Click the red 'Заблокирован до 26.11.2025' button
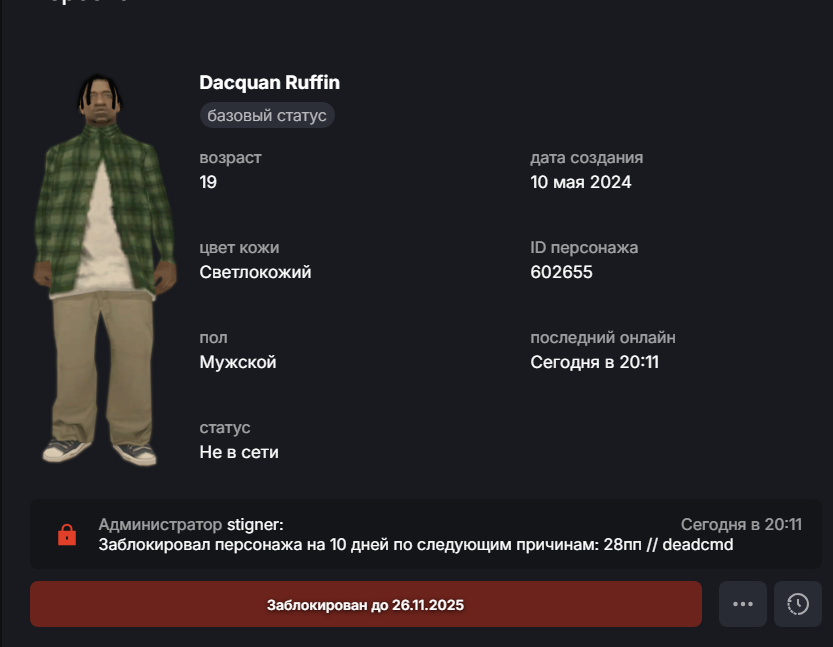Image resolution: width=833 pixels, height=647 pixels. (365, 605)
